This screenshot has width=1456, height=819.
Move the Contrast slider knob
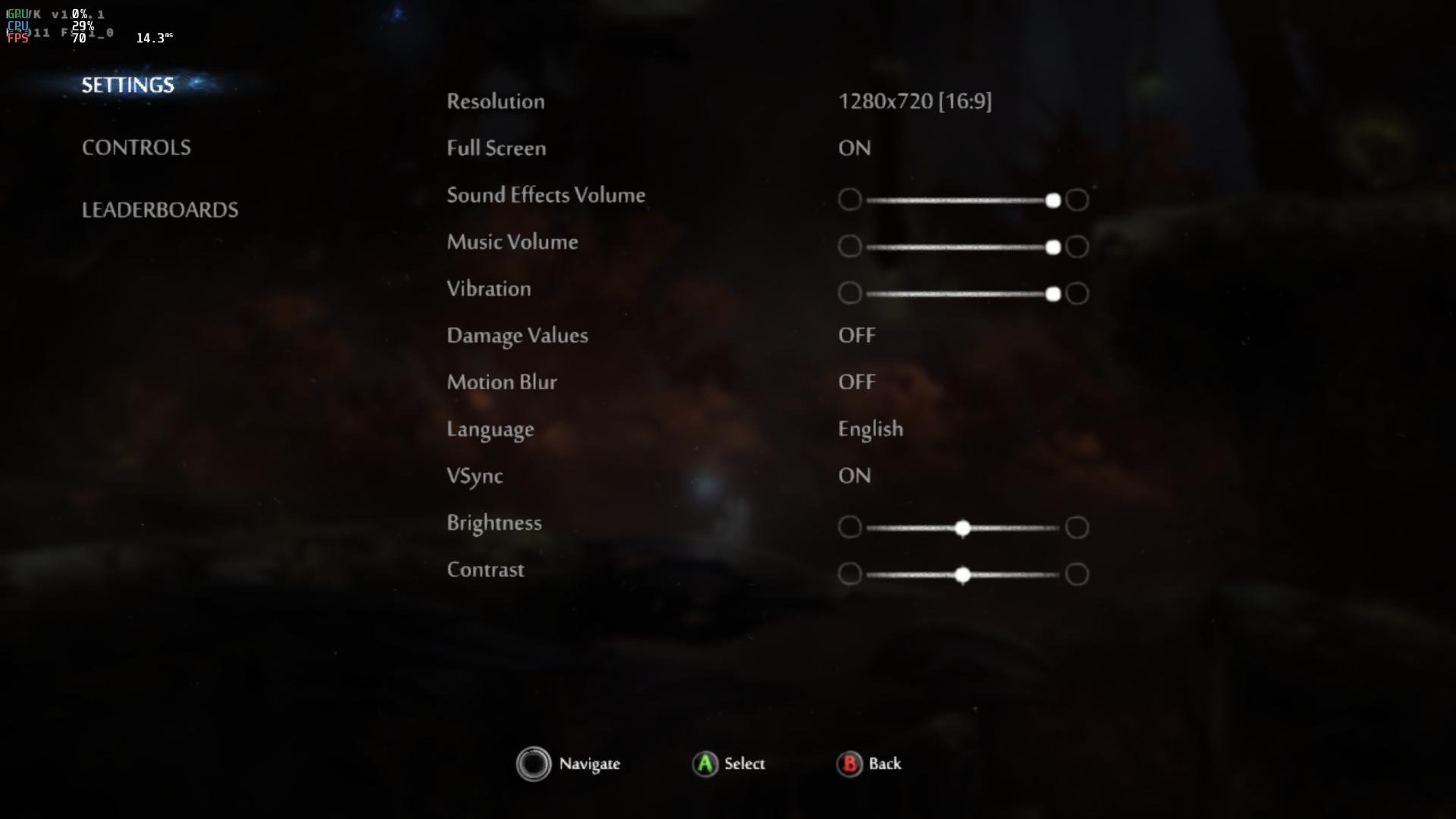pyautogui.click(x=963, y=575)
